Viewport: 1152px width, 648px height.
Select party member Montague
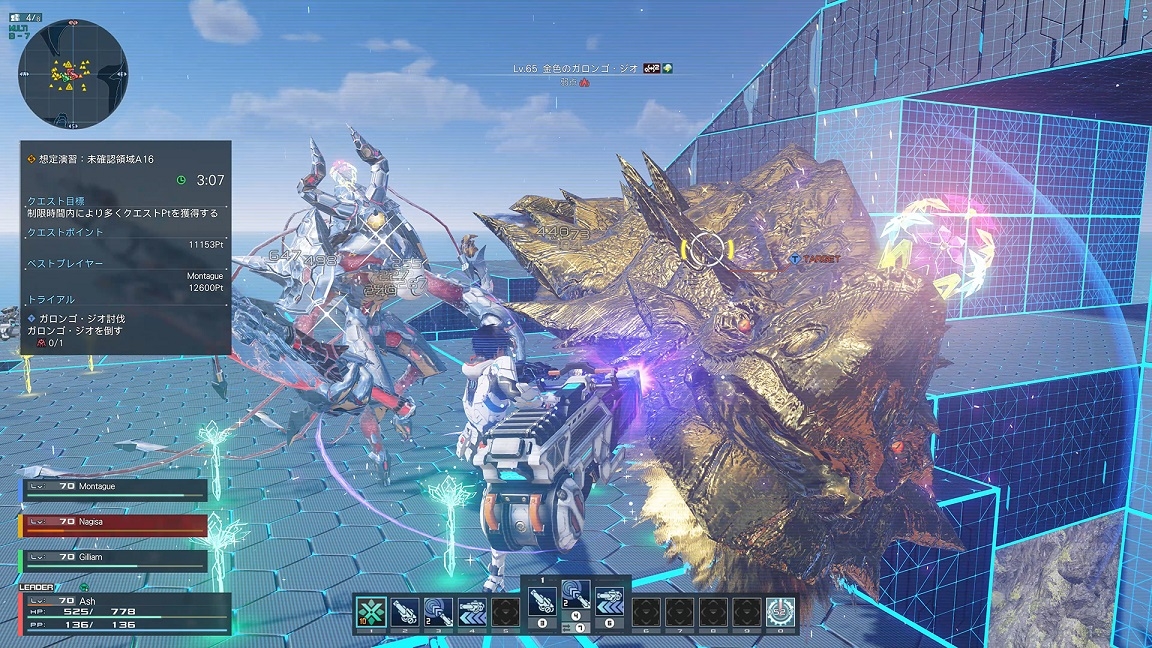114,489
